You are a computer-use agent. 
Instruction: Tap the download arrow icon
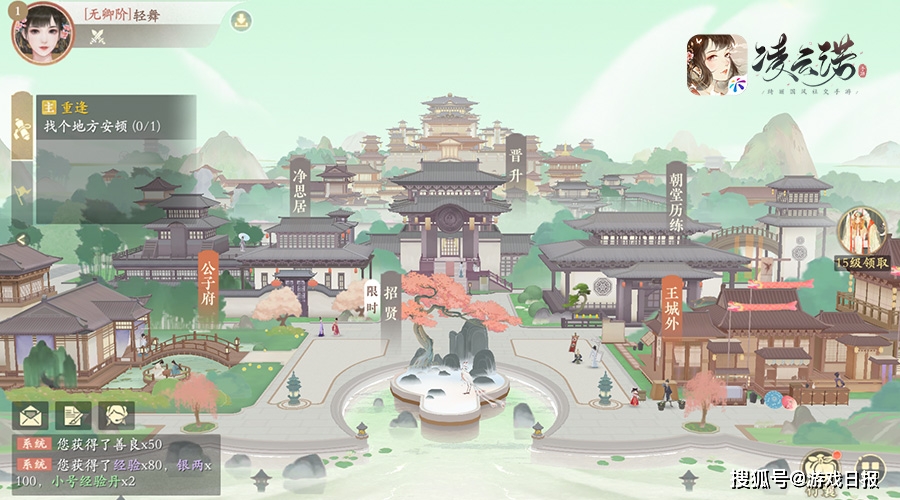pos(241,20)
